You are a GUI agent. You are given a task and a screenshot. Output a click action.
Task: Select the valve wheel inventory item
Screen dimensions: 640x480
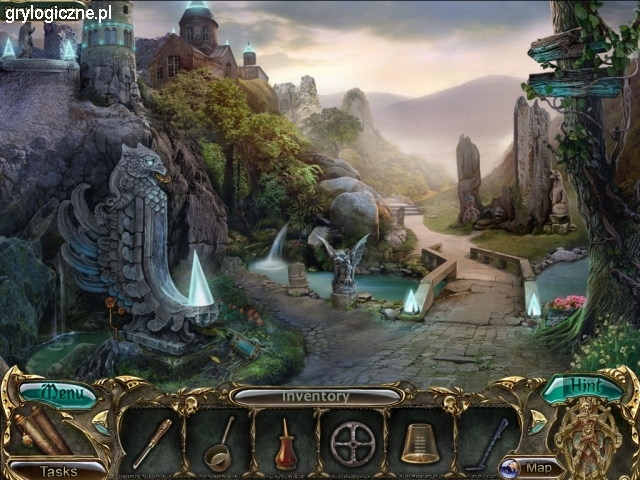(353, 443)
